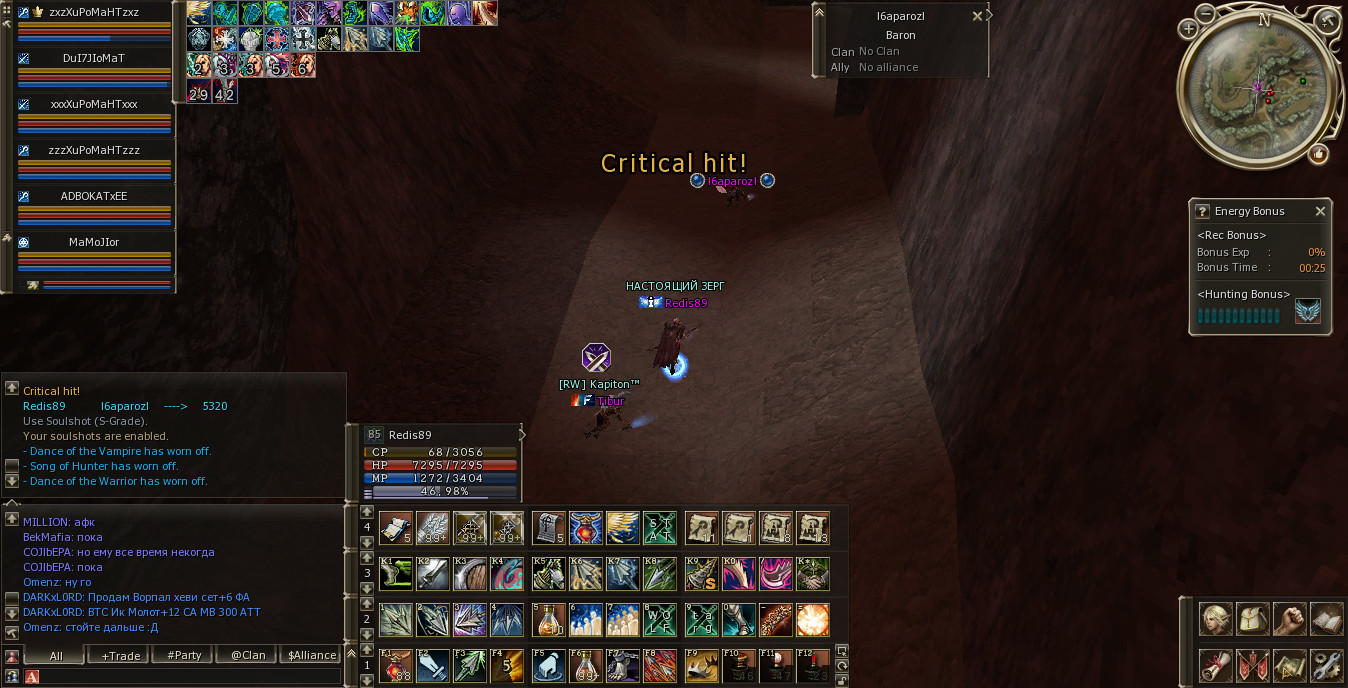Close the Energy Bonus window
Viewport: 1348px width, 688px height.
(x=1320, y=212)
